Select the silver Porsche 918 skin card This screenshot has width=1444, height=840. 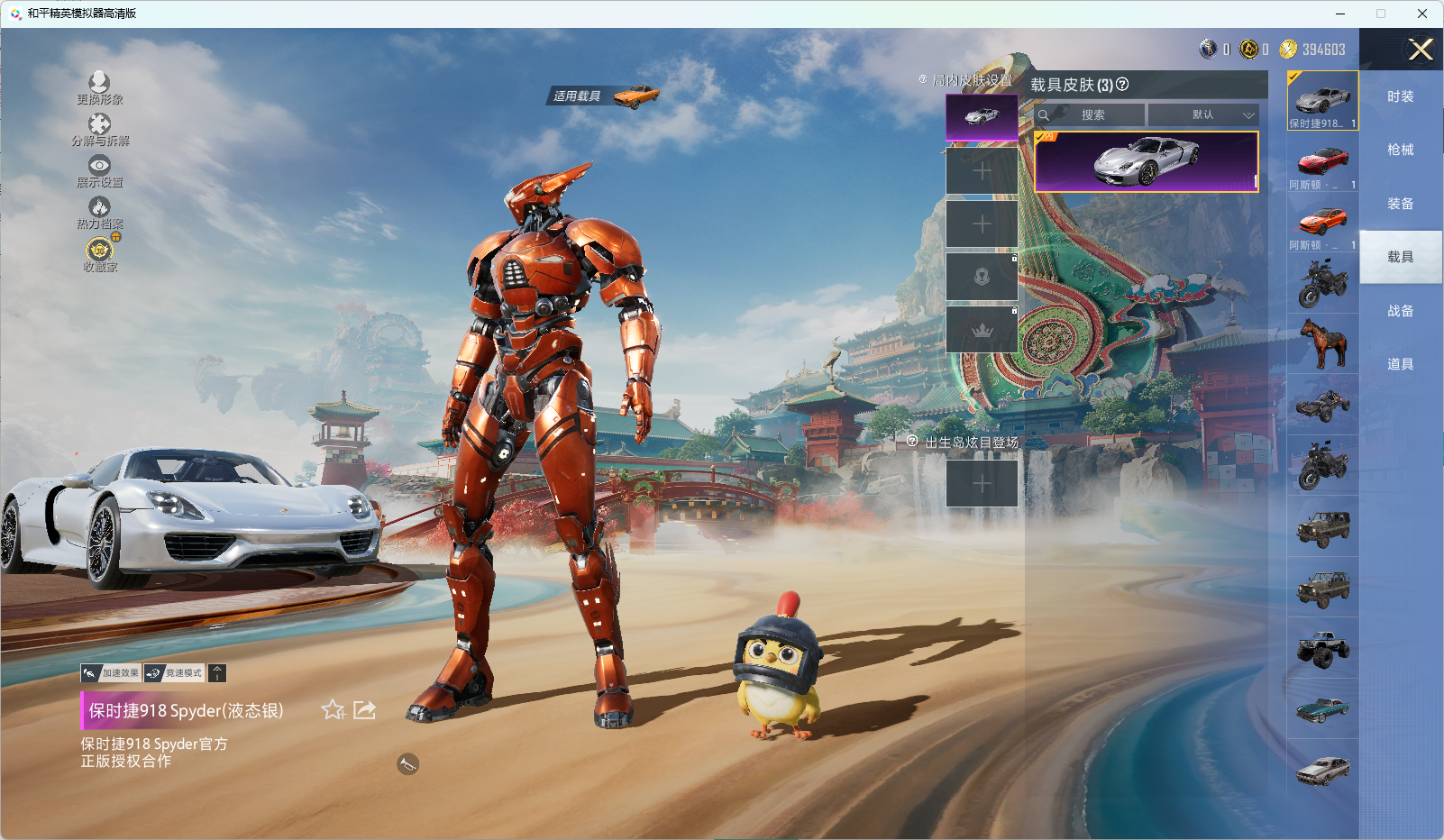click(1146, 162)
